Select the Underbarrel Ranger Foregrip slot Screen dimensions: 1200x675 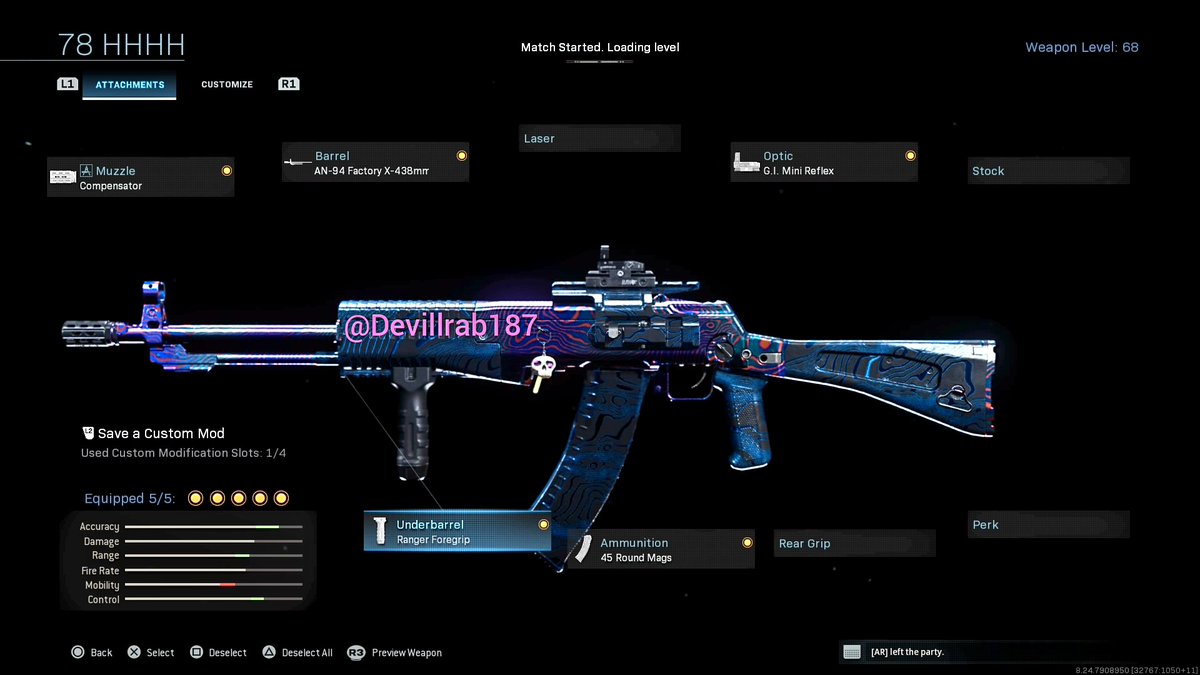click(x=457, y=532)
